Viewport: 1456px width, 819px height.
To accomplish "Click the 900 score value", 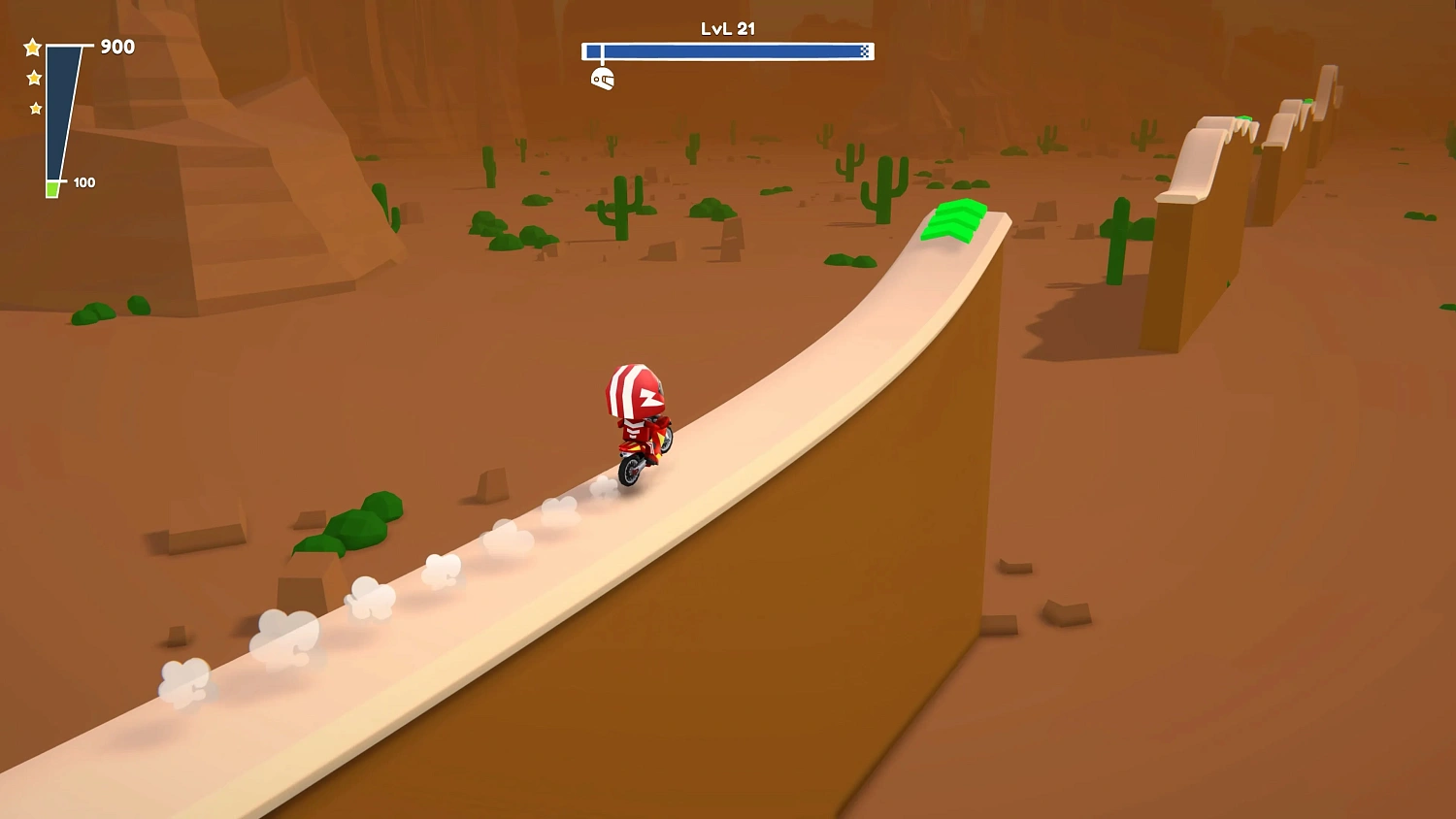I will (116, 47).
